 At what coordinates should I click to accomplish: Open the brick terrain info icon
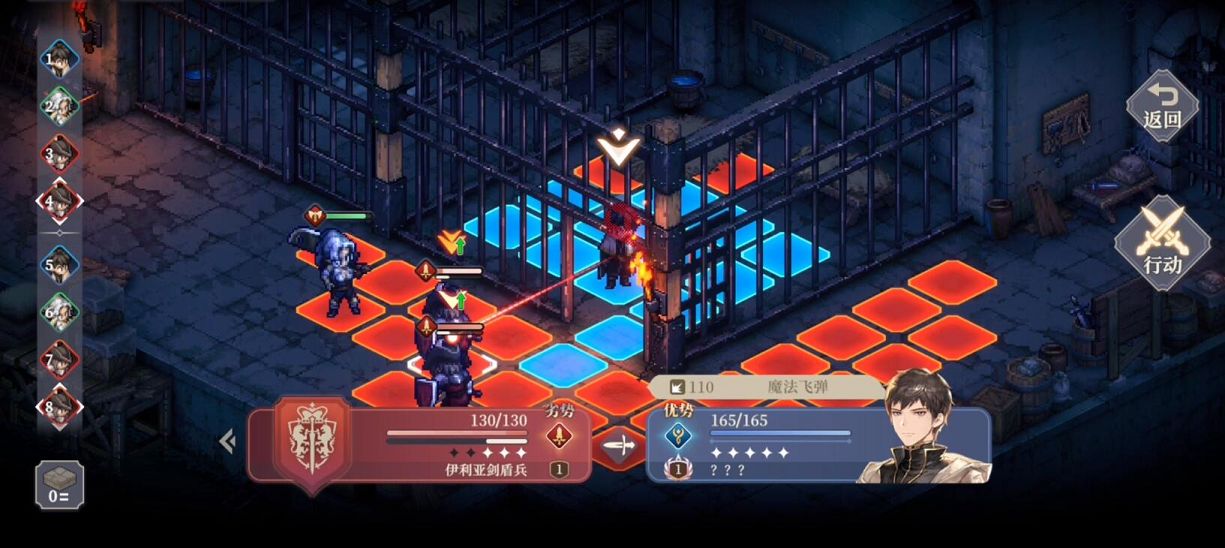pos(59,485)
